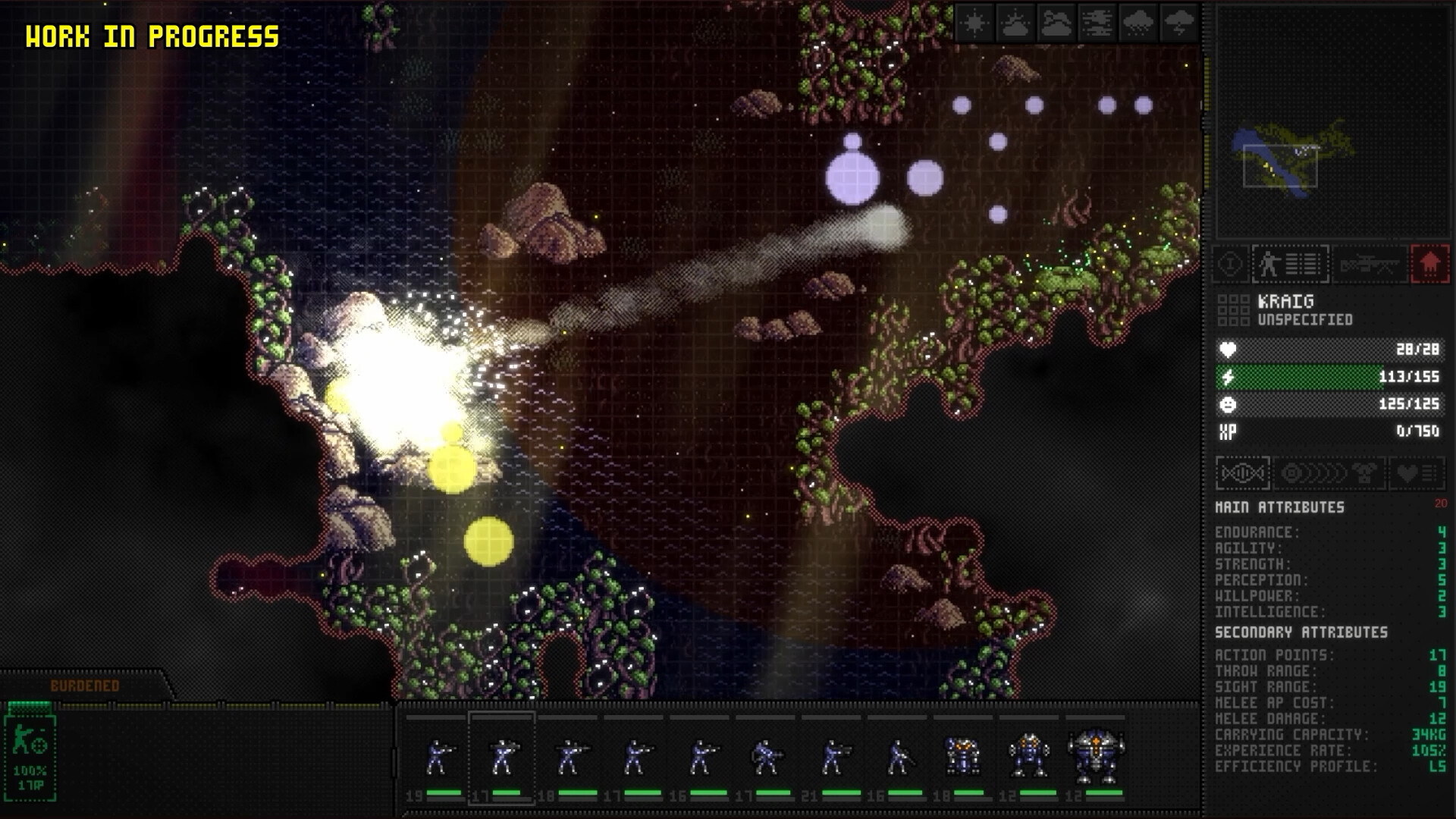Pick the overcast clouds weather icon
Screen dimensions: 1456x819
[x=1056, y=24]
